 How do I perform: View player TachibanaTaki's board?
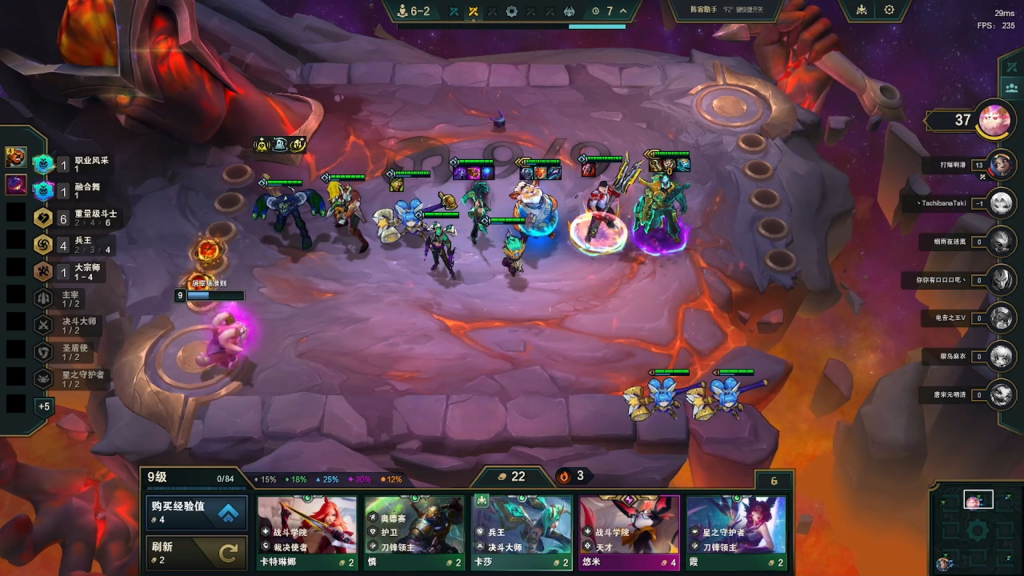pyautogui.click(x=1001, y=203)
